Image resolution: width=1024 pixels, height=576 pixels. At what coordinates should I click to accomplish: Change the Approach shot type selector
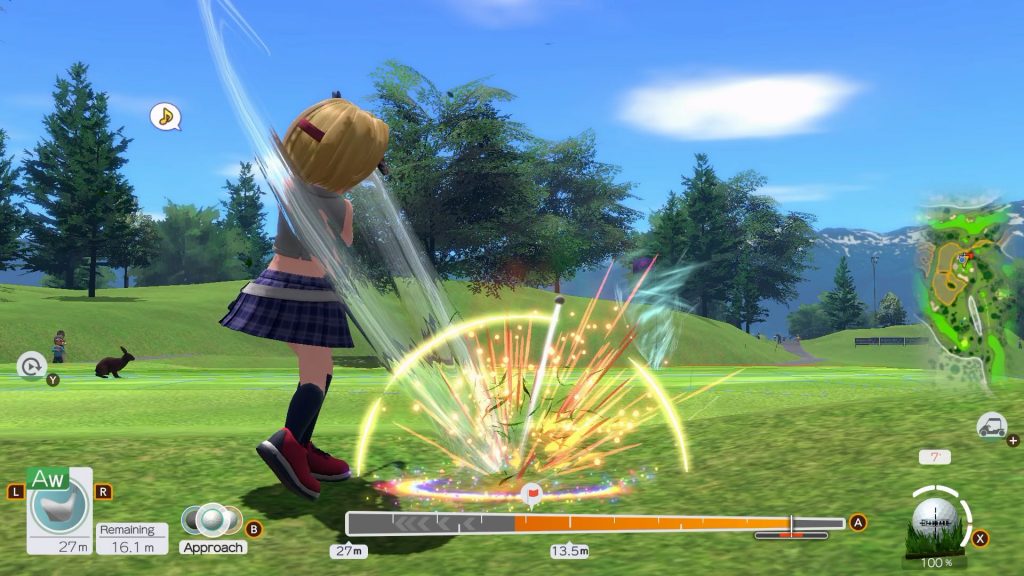pos(212,520)
